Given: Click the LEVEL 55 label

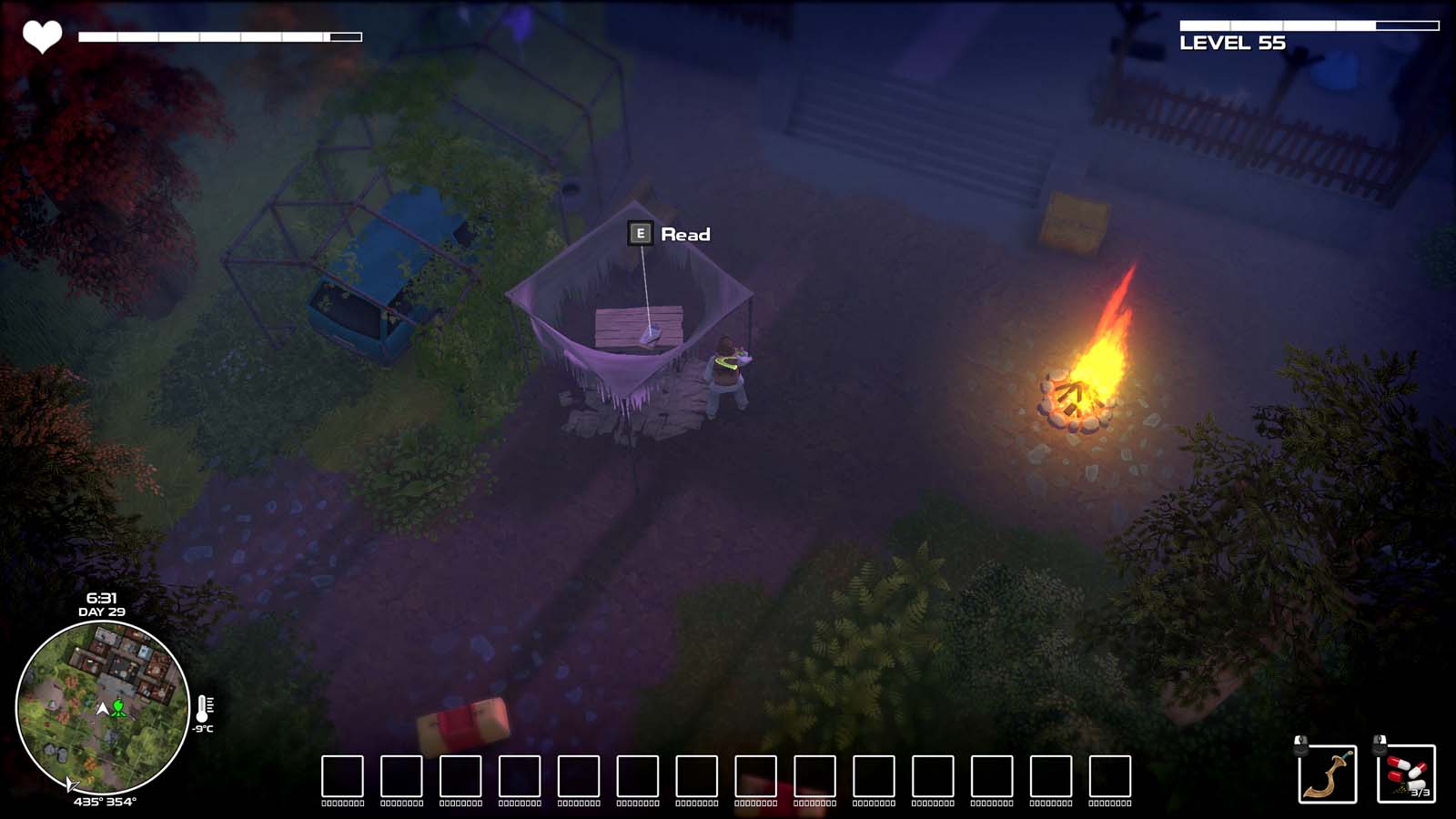Looking at the screenshot, I should click(x=1231, y=42).
